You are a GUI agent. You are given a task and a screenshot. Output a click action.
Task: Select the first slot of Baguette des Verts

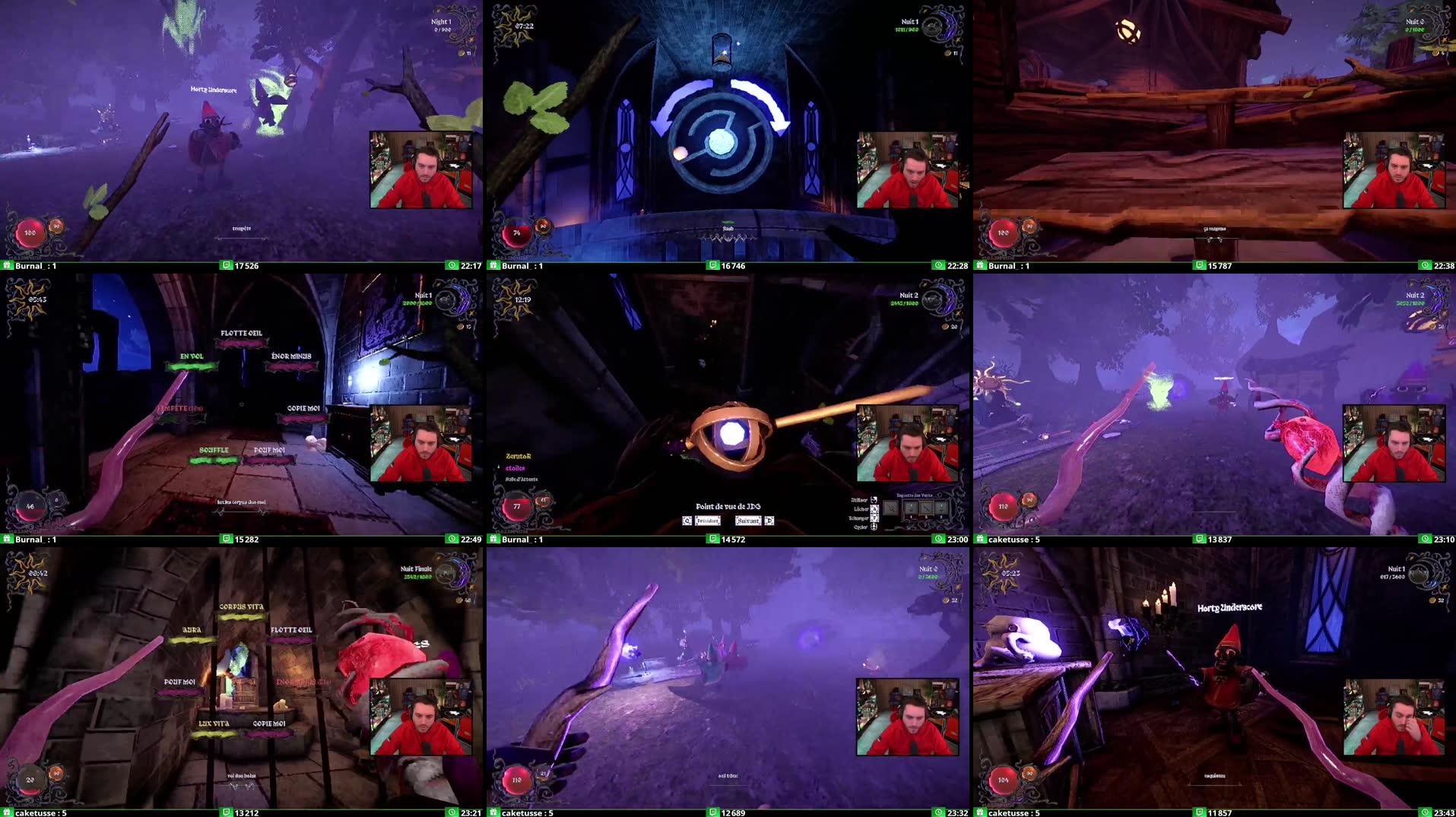912,508
